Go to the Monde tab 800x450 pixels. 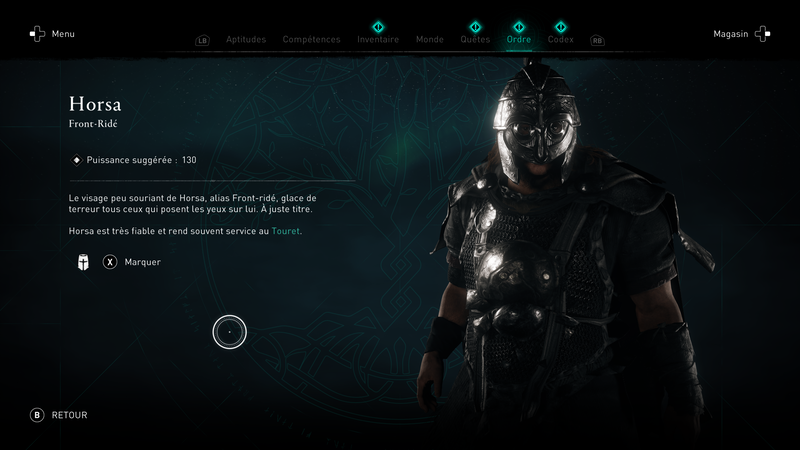coord(430,40)
